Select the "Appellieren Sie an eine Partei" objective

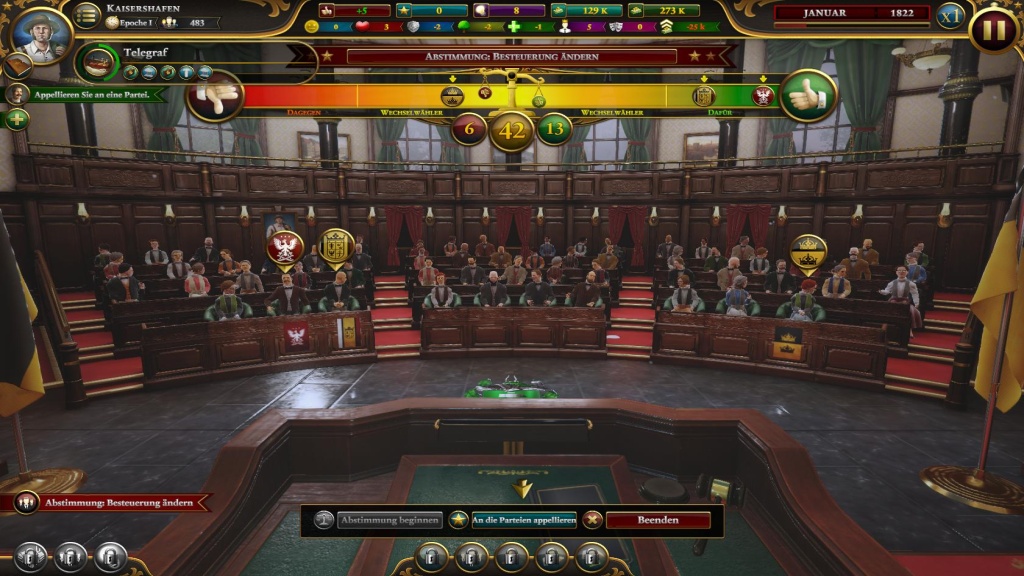click(x=92, y=95)
